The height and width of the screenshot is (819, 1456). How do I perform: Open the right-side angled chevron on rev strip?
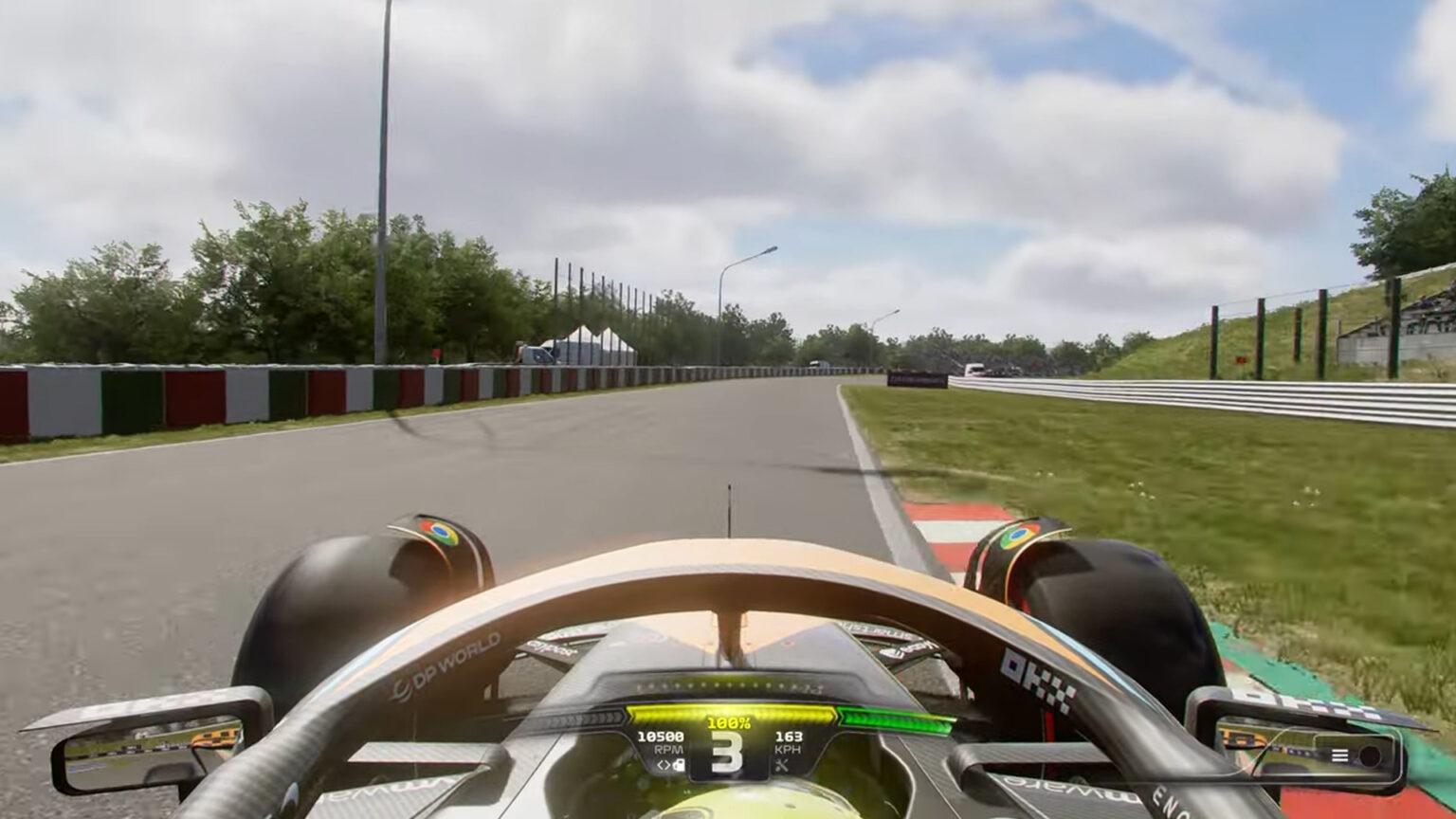tap(841, 715)
